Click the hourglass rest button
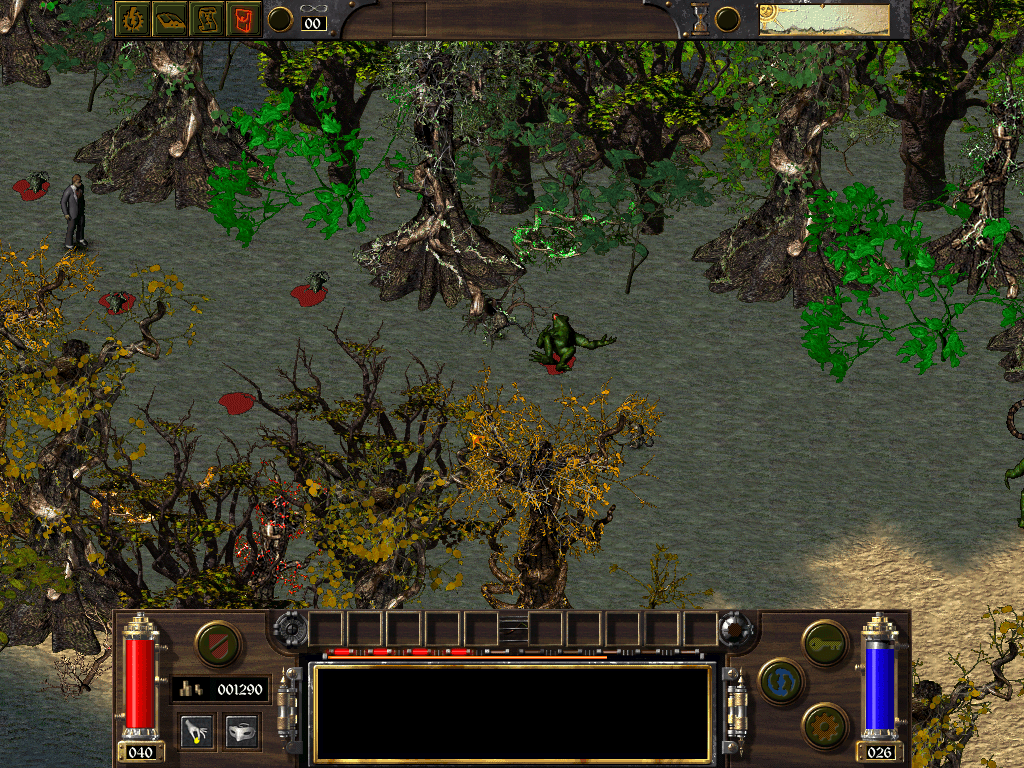Image resolution: width=1024 pixels, height=768 pixels. tap(700, 19)
